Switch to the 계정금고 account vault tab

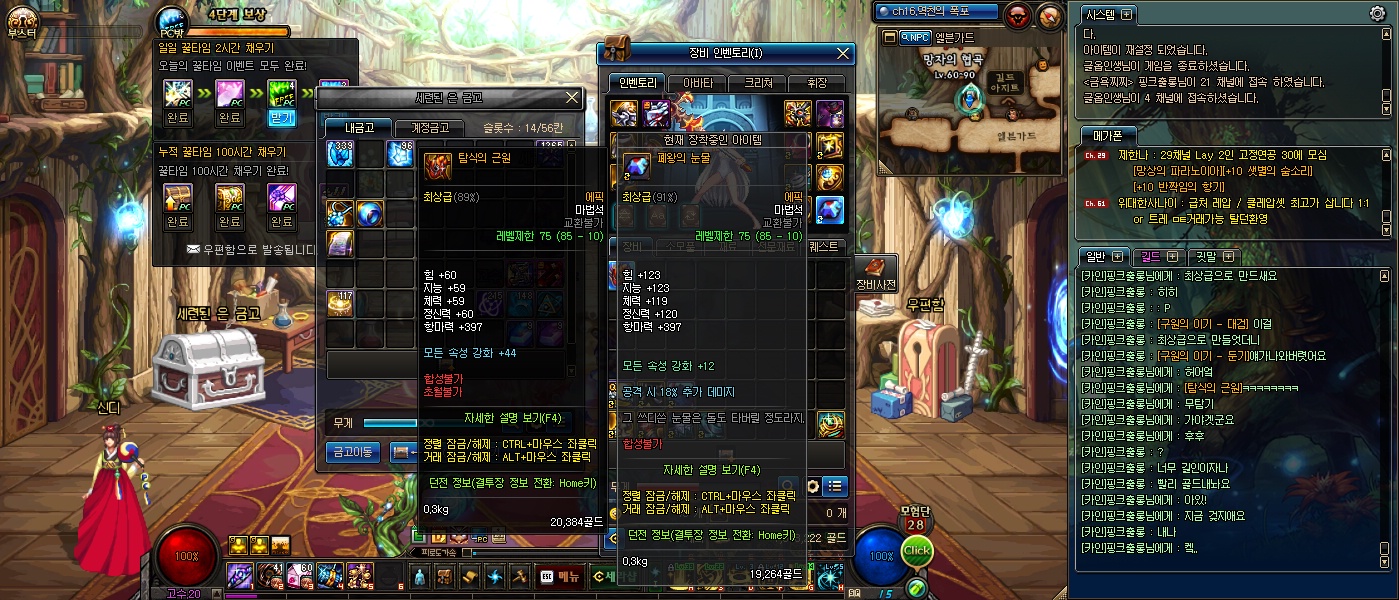430,127
